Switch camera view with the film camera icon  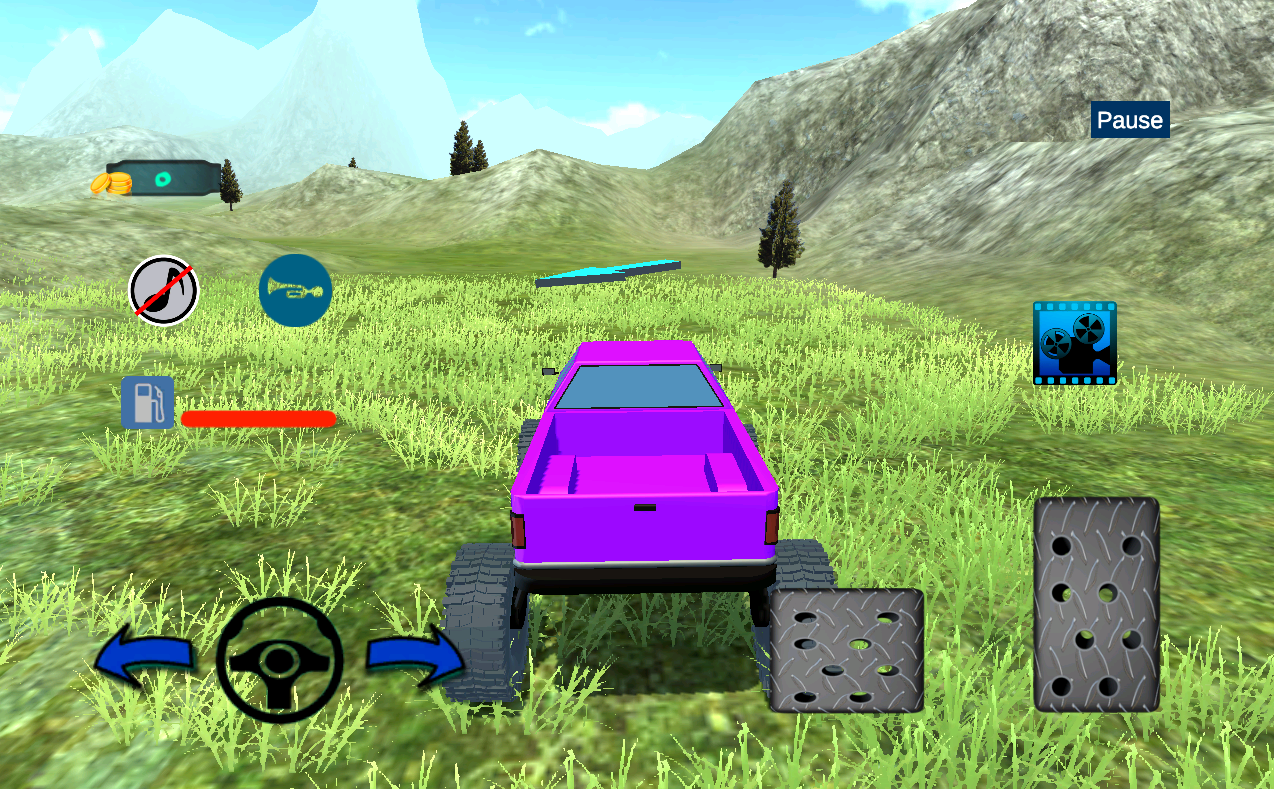[1074, 343]
